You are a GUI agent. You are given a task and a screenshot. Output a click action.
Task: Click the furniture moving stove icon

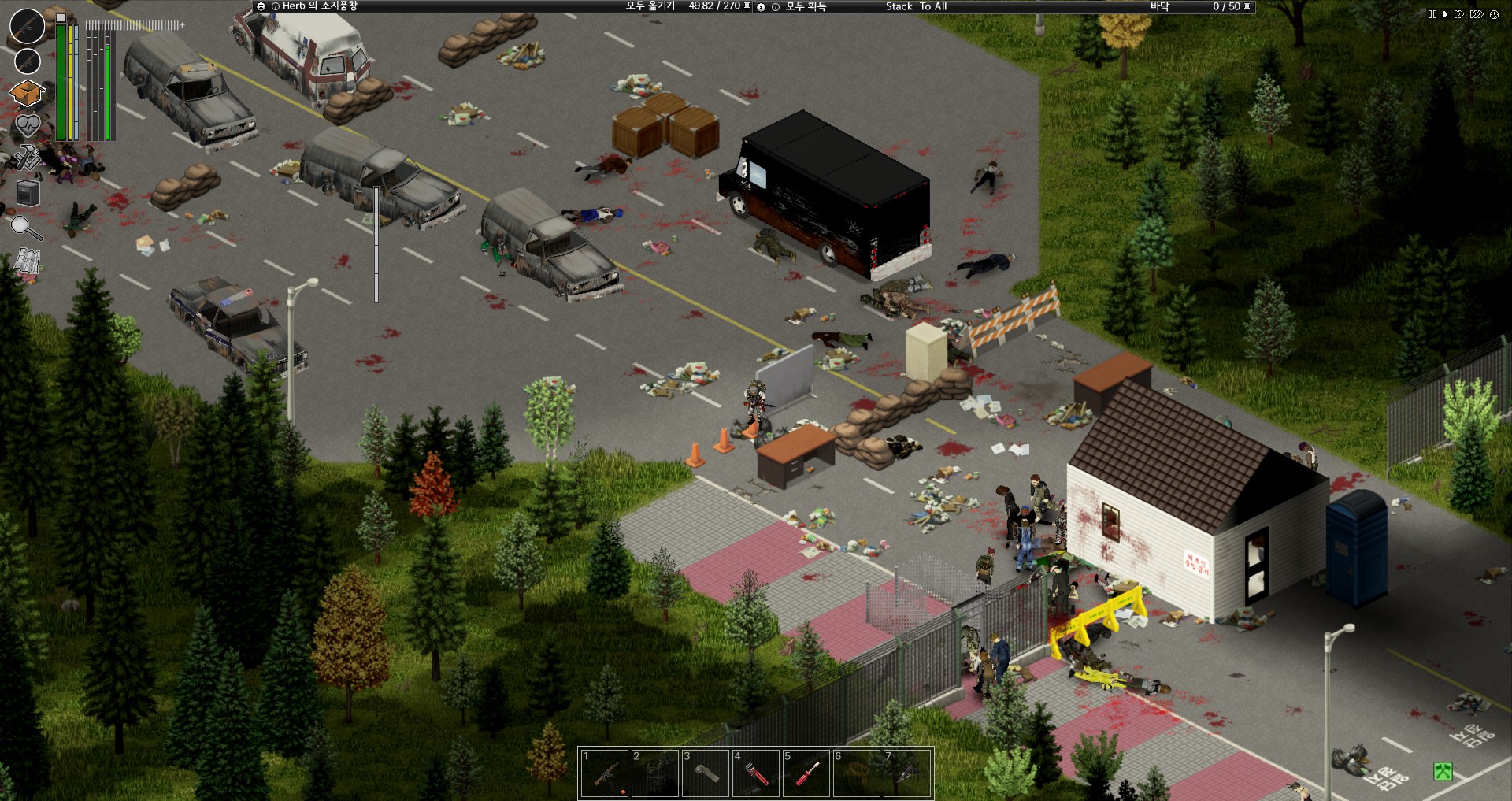pos(28,192)
